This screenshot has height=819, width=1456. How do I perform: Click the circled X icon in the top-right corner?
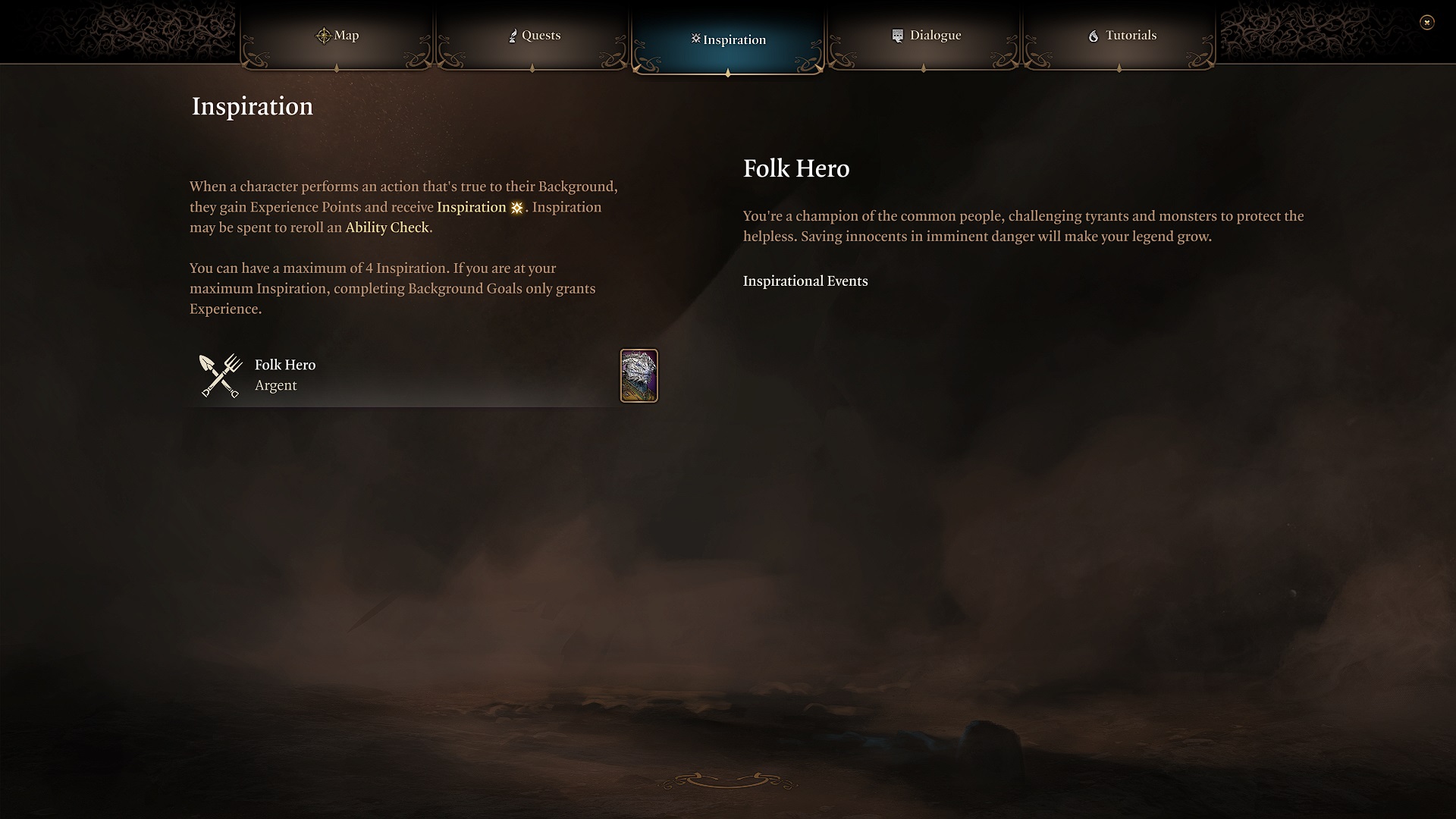(x=1429, y=23)
